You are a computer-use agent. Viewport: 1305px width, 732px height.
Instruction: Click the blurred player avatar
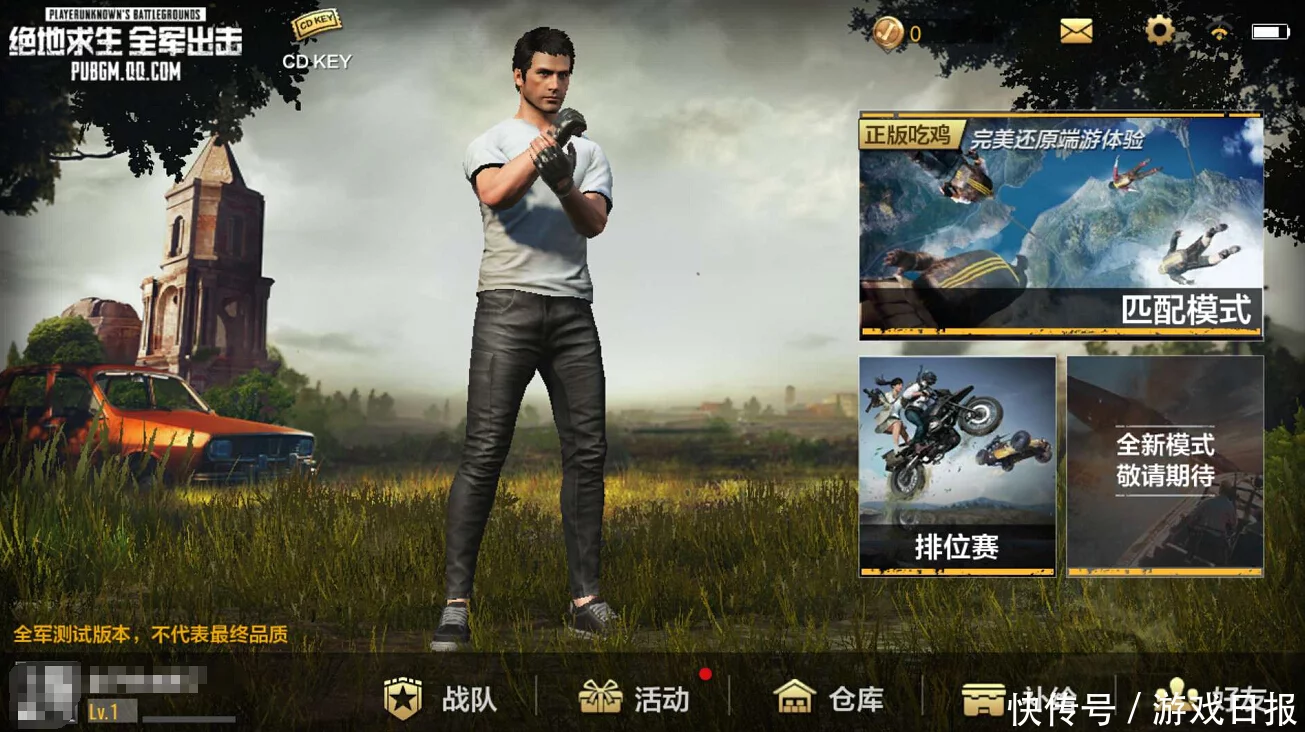click(x=44, y=693)
